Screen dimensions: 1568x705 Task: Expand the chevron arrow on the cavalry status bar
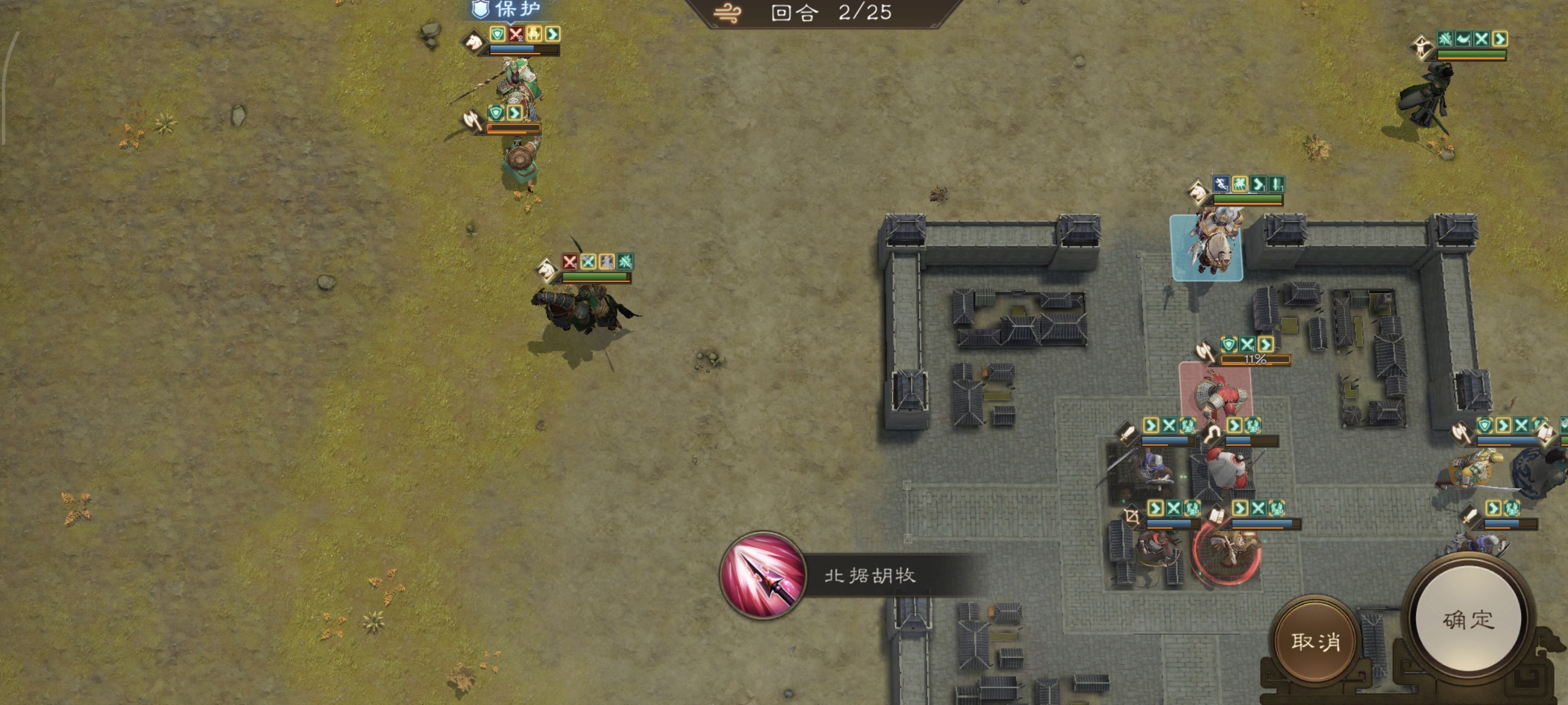(553, 35)
